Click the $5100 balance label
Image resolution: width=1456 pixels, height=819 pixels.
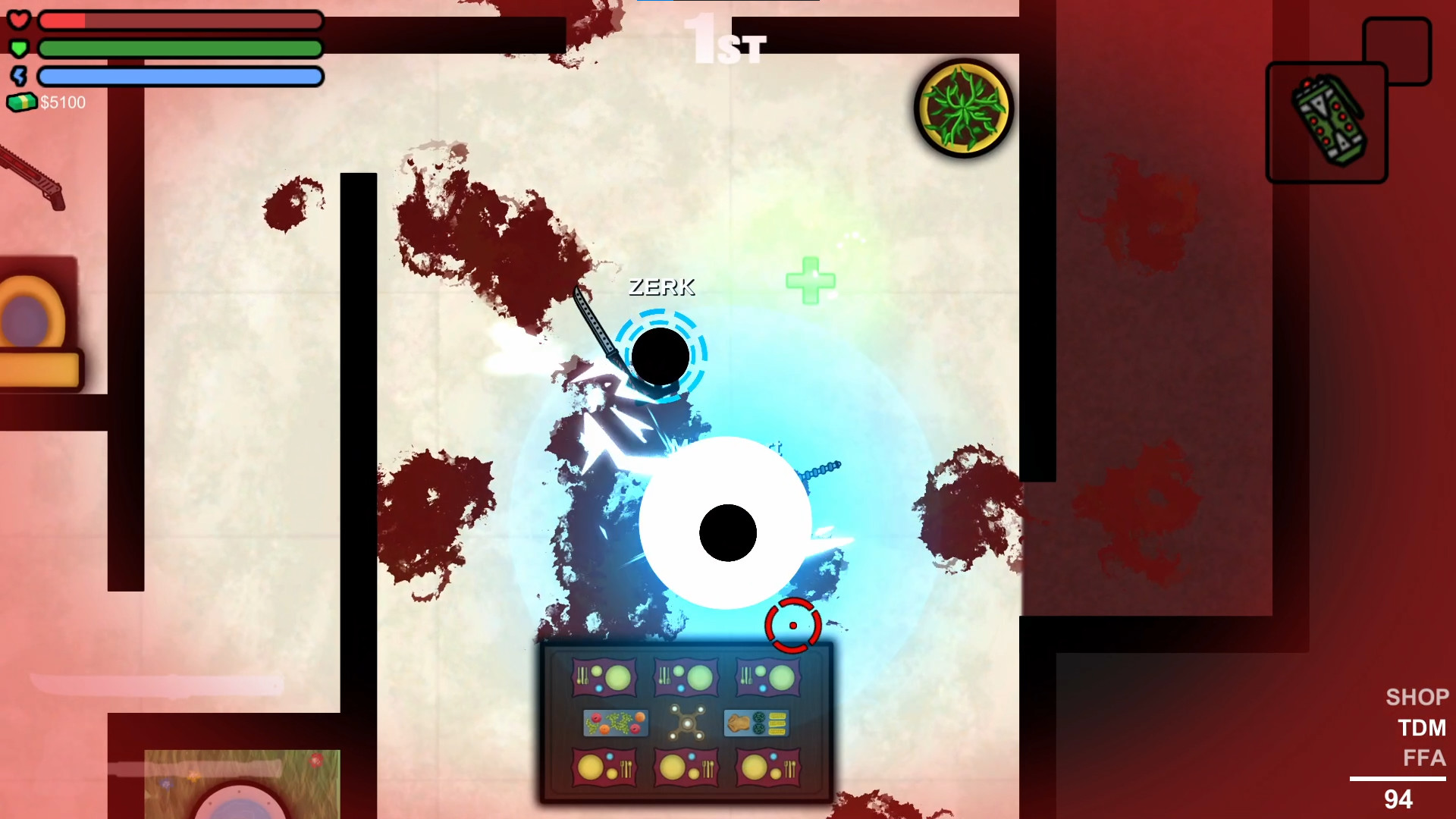click(63, 102)
